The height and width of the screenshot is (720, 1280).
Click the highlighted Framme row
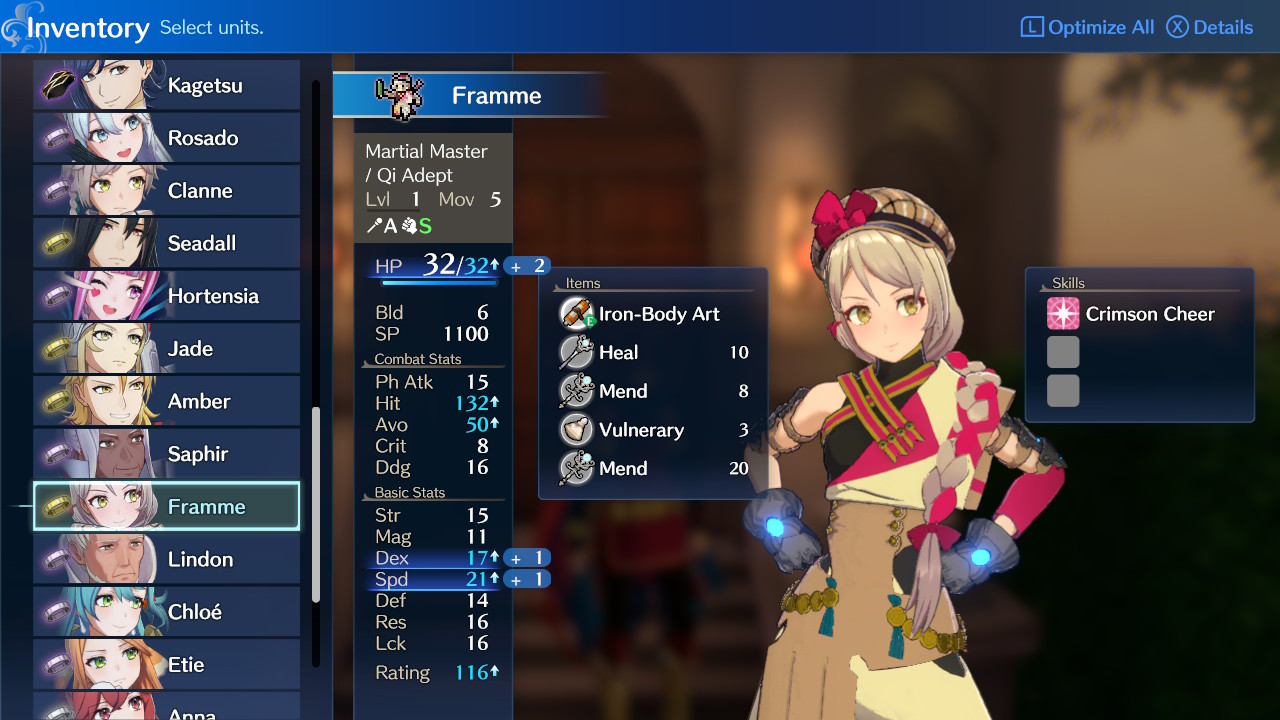[167, 507]
